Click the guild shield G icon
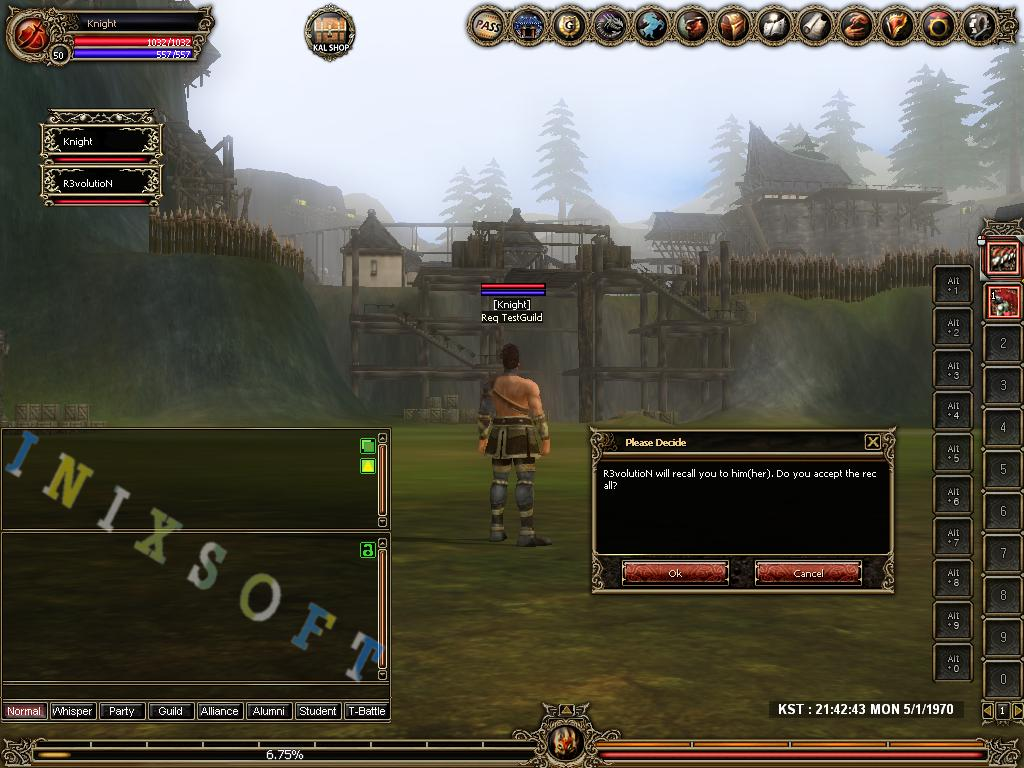1024x768 pixels. coord(570,25)
